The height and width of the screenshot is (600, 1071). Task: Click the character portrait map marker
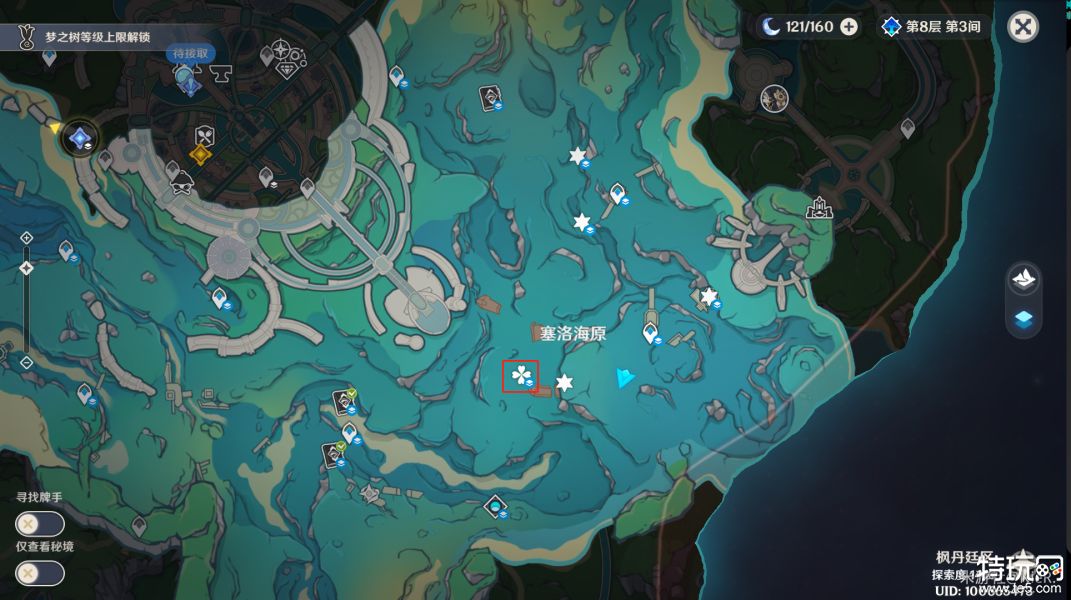click(x=773, y=97)
